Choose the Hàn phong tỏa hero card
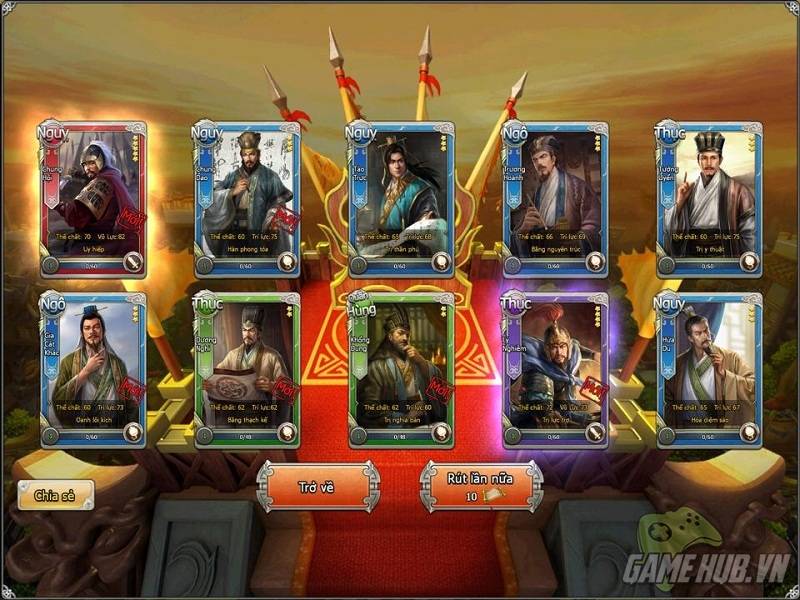Screen dimensions: 800x600 [x=246, y=199]
